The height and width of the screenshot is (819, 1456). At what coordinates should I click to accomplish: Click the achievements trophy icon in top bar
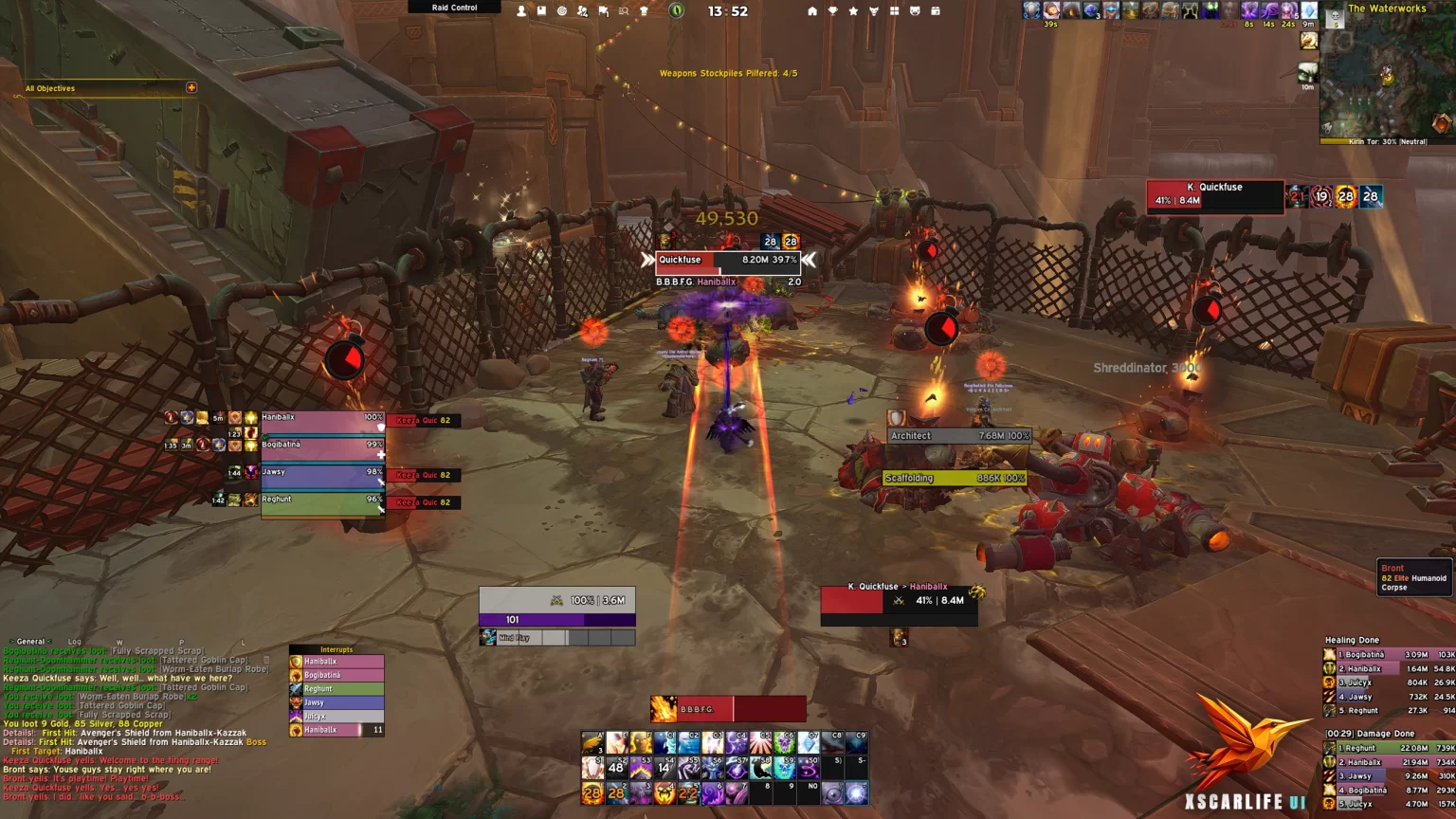pyautogui.click(x=831, y=10)
